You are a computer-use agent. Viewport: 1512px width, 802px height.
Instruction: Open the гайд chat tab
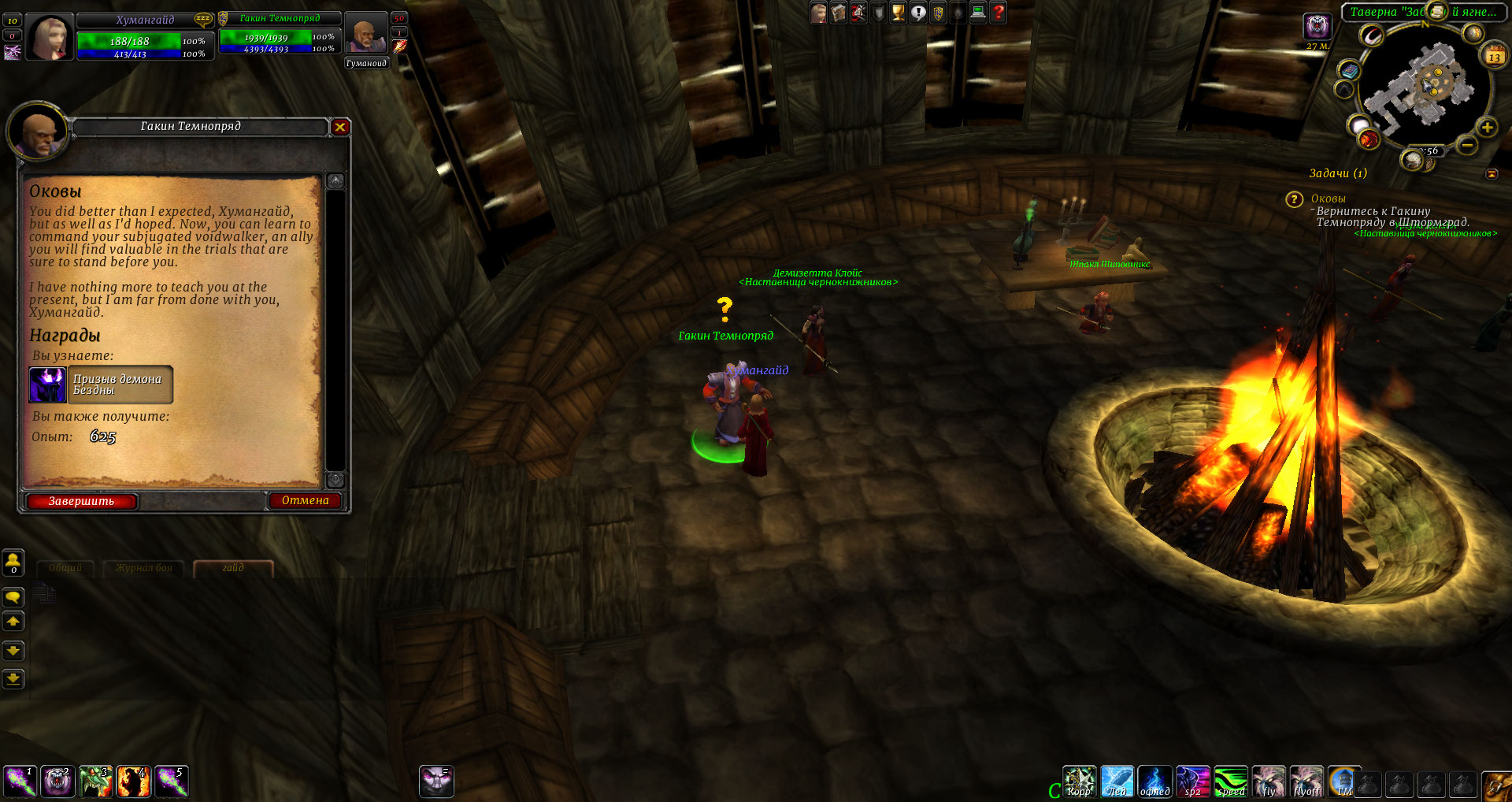tap(233, 568)
